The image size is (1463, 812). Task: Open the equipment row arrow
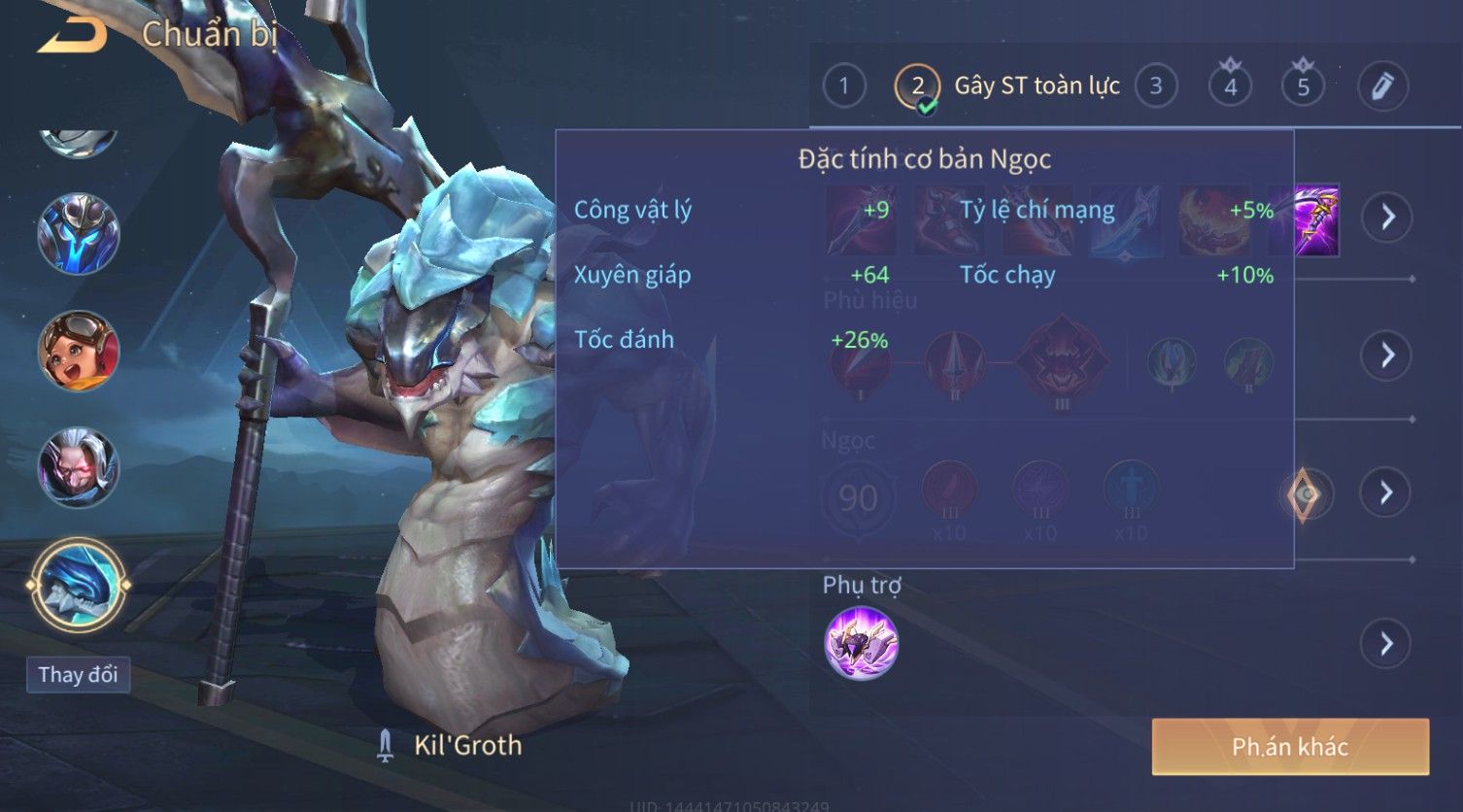[x=1386, y=217]
